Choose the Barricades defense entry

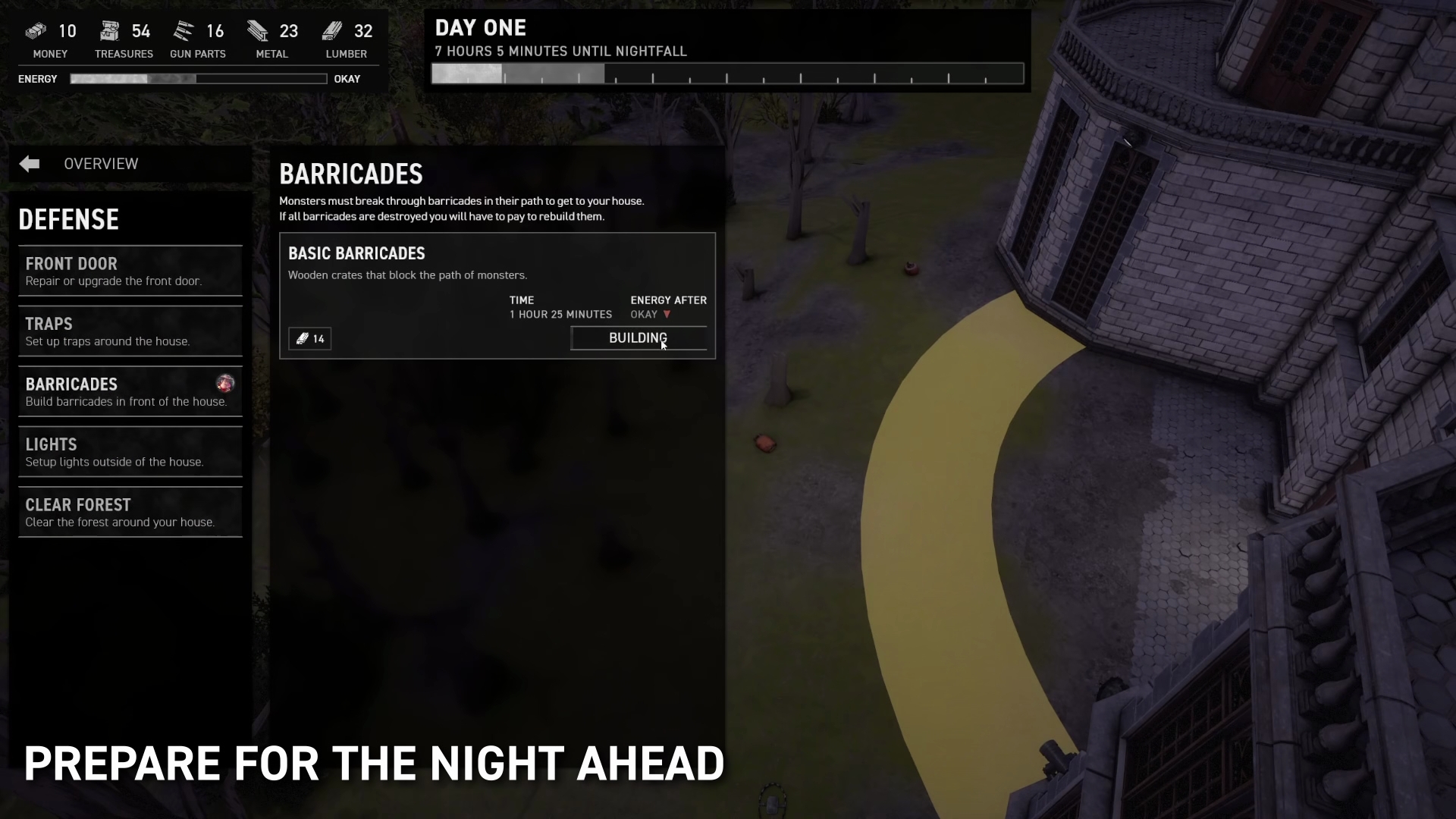pos(130,391)
